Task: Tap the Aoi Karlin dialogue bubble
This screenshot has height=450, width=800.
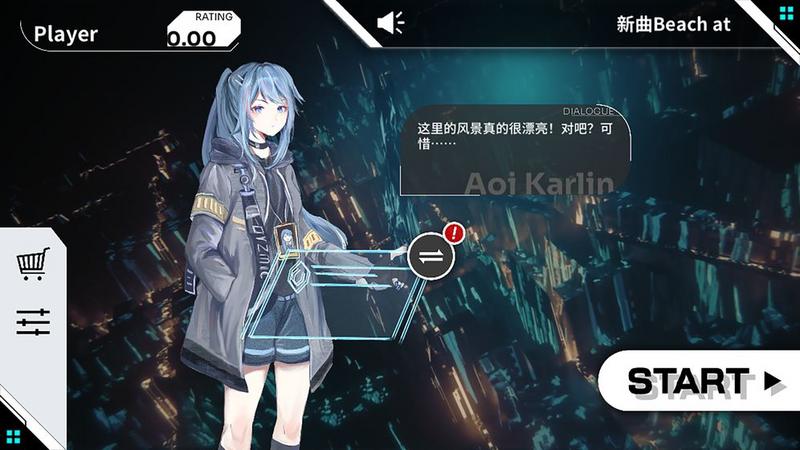Action: click(x=515, y=150)
